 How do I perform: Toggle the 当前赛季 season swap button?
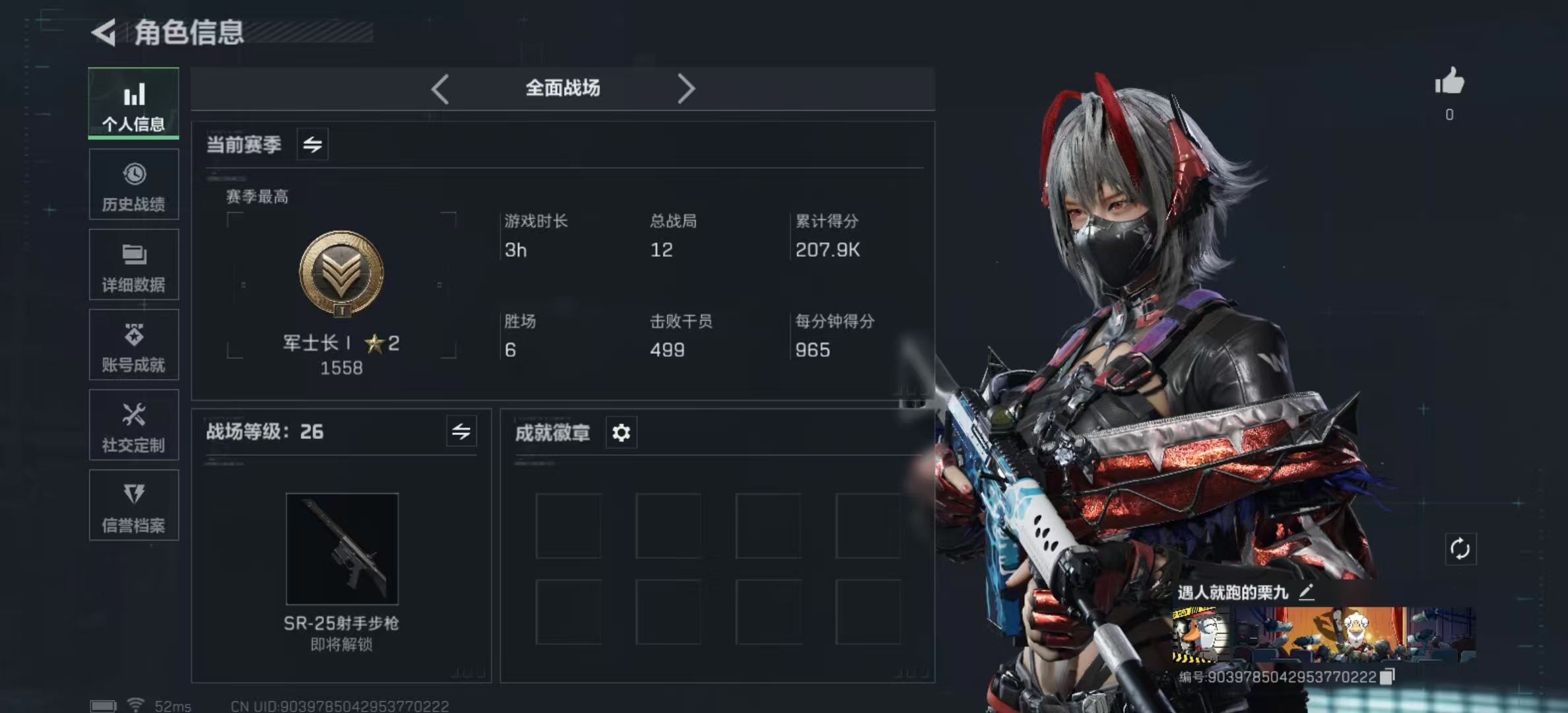[x=313, y=144]
